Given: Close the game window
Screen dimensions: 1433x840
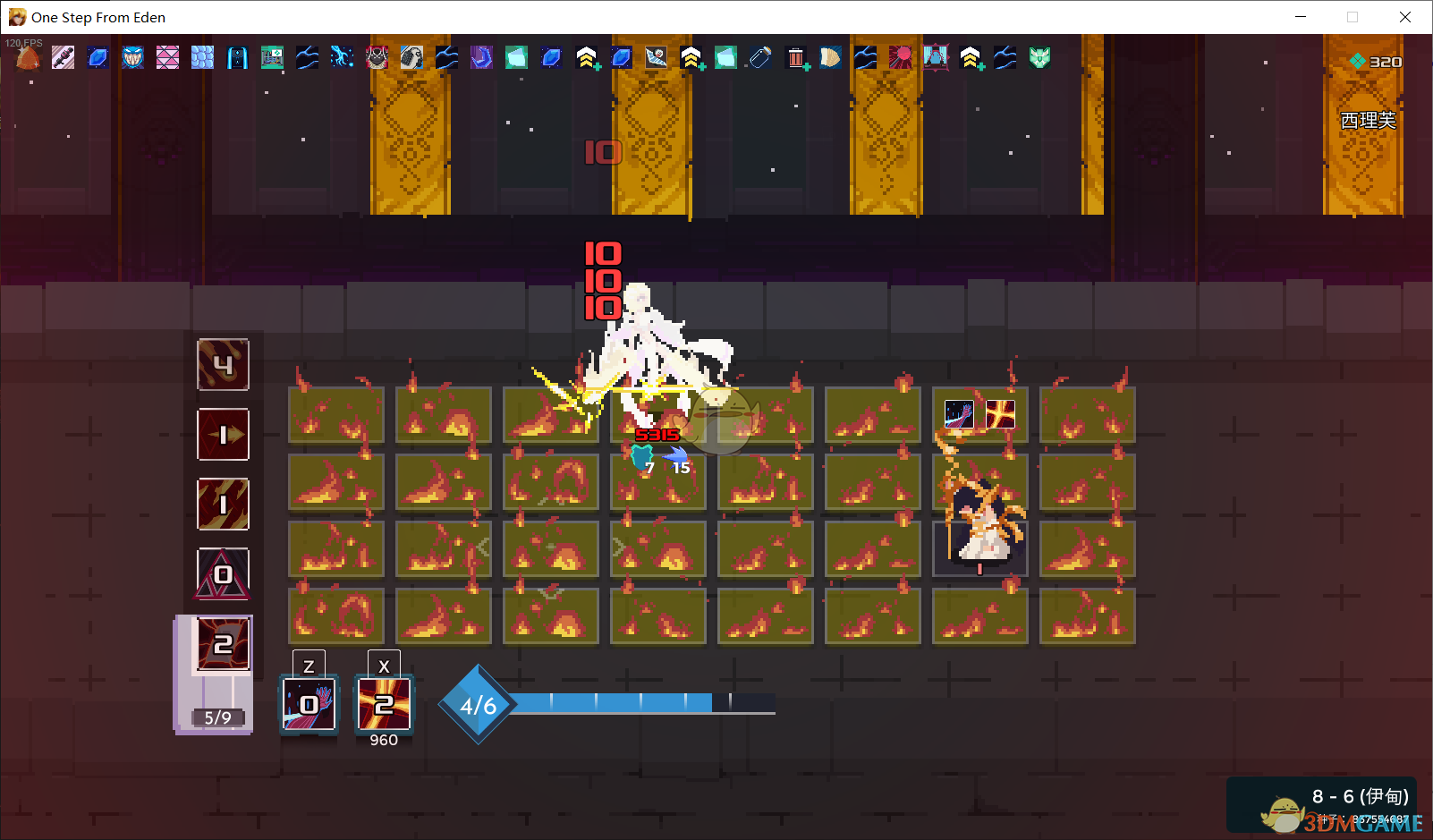Looking at the screenshot, I should click(1404, 17).
